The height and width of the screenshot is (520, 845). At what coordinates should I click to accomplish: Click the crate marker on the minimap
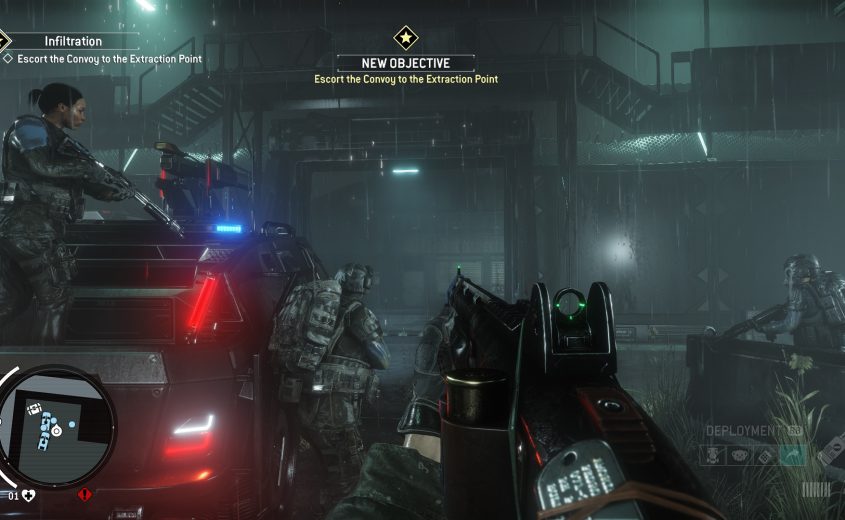tap(33, 408)
